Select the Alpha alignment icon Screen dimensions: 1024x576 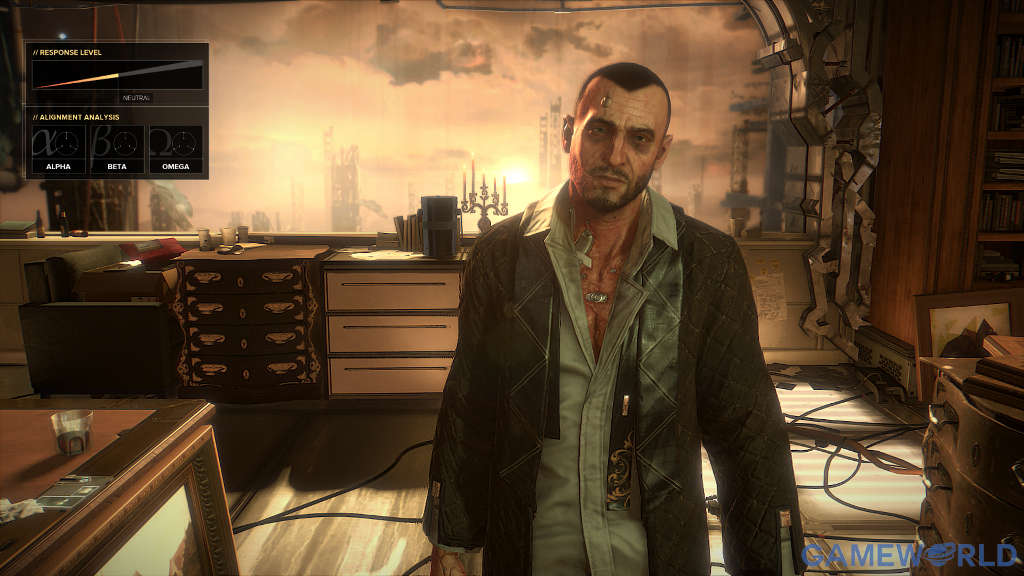click(x=58, y=147)
